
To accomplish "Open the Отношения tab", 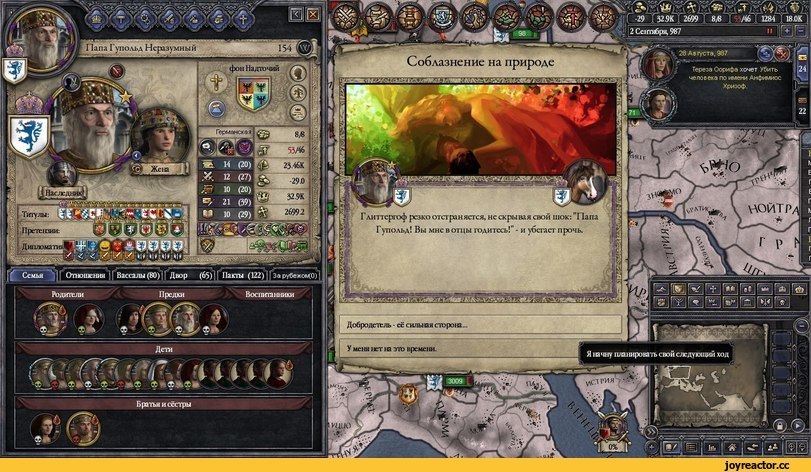I will click(x=85, y=275).
